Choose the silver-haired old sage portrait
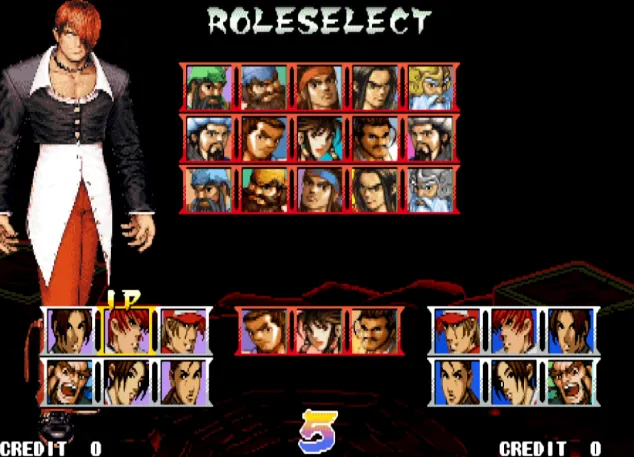The height and width of the screenshot is (457, 634). pos(430,188)
